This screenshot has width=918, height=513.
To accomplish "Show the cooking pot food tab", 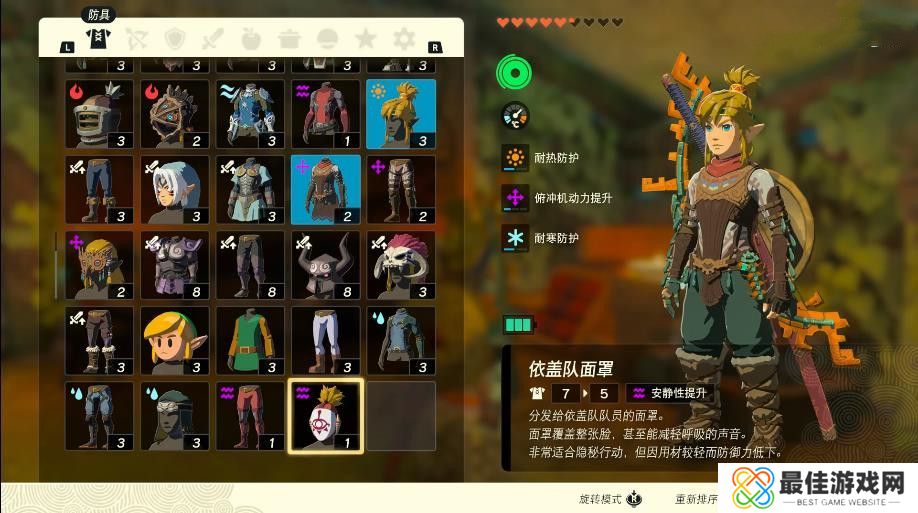I will click(x=290, y=39).
